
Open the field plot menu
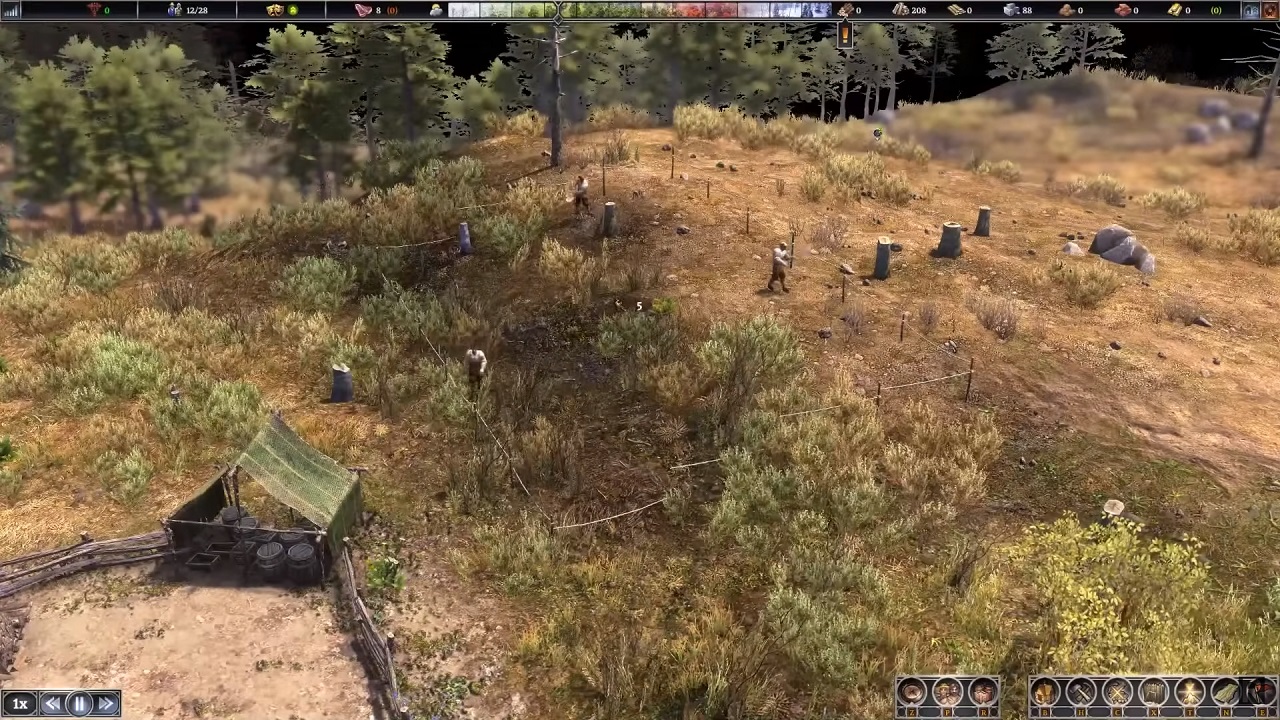tap(1225, 692)
